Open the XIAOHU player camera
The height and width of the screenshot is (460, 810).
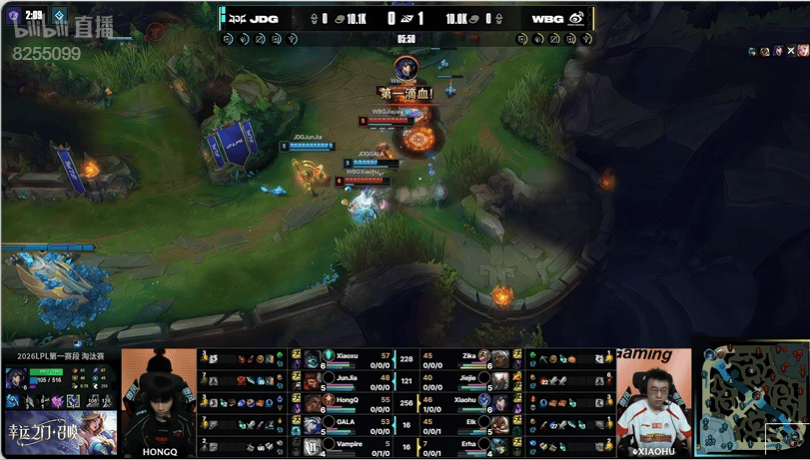pyautogui.click(x=653, y=402)
